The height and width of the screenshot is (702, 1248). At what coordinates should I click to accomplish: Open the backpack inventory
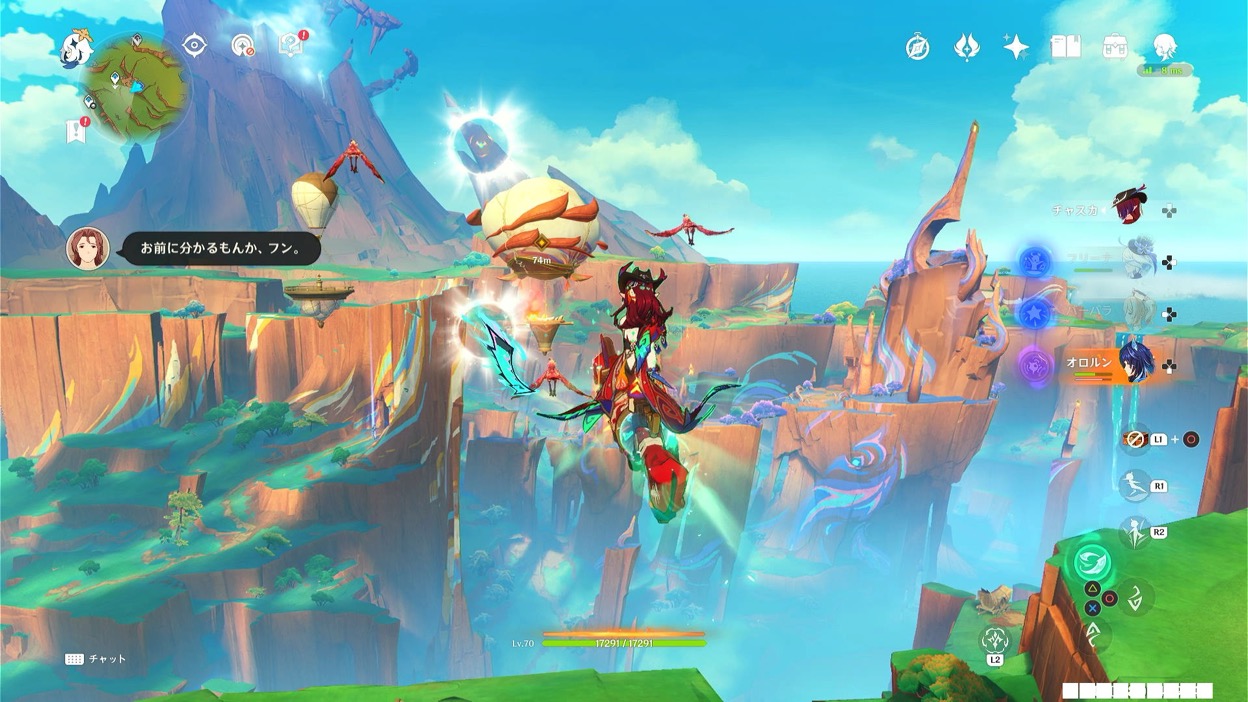(1115, 46)
